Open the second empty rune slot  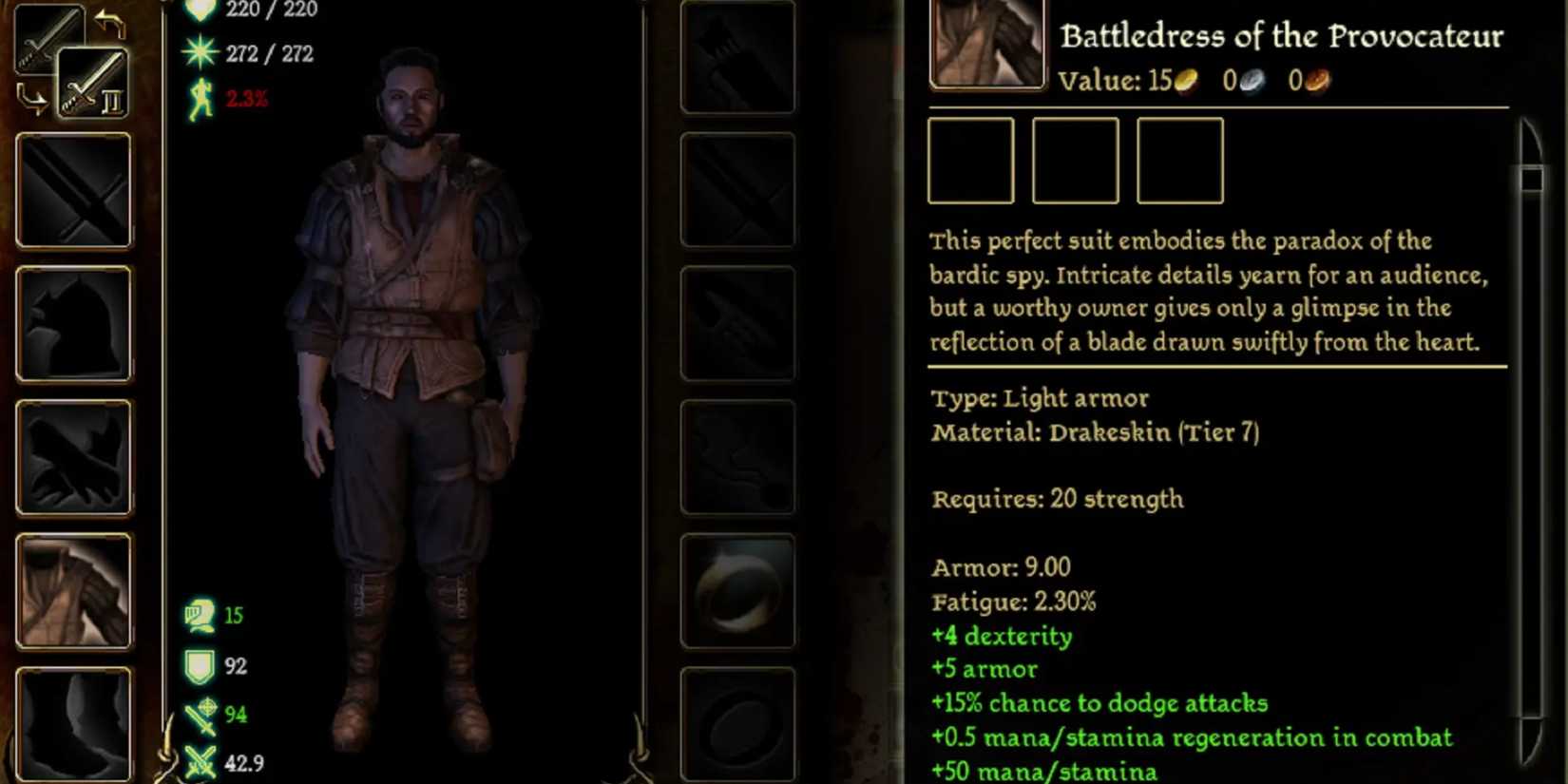pyautogui.click(x=1075, y=160)
